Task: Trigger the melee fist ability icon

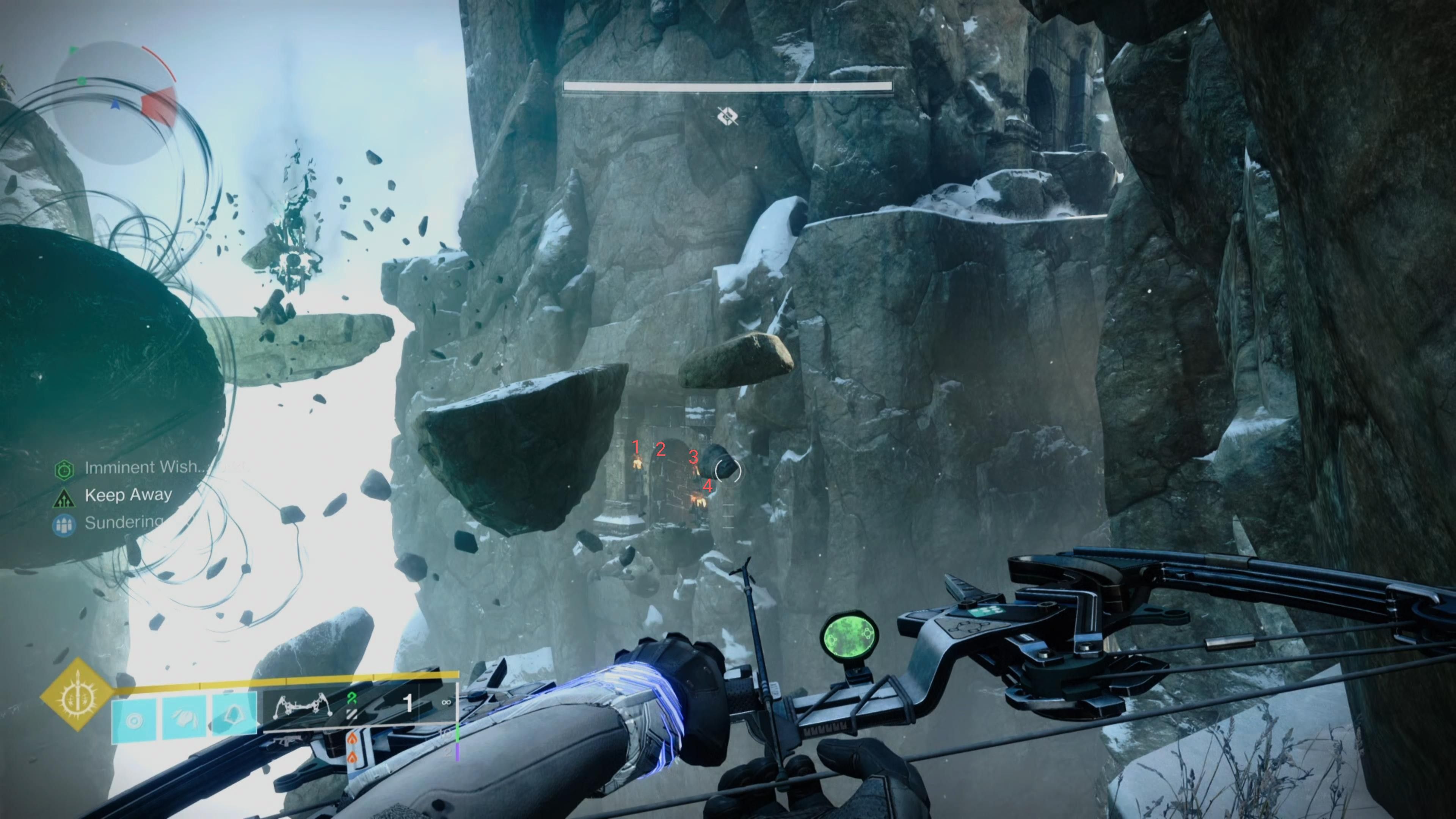Action: click(184, 721)
